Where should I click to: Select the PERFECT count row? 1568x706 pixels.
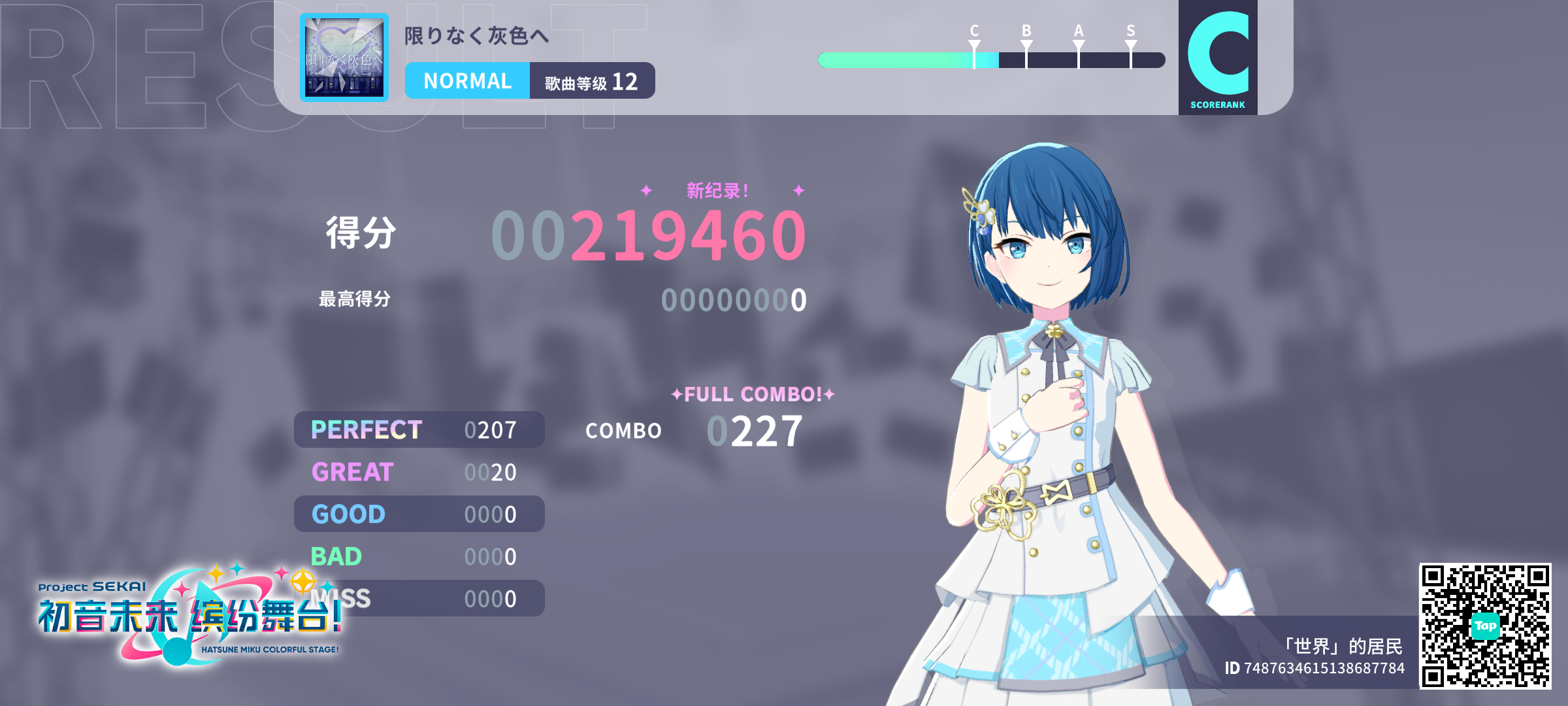click(x=418, y=429)
